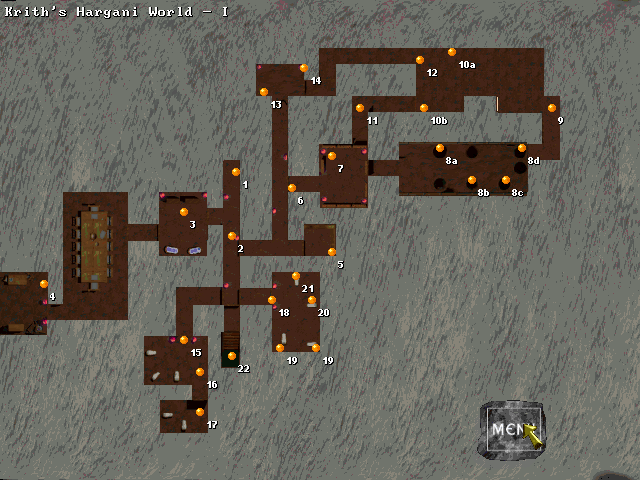Choose map marker 3
The width and height of the screenshot is (640, 480).
click(x=184, y=212)
